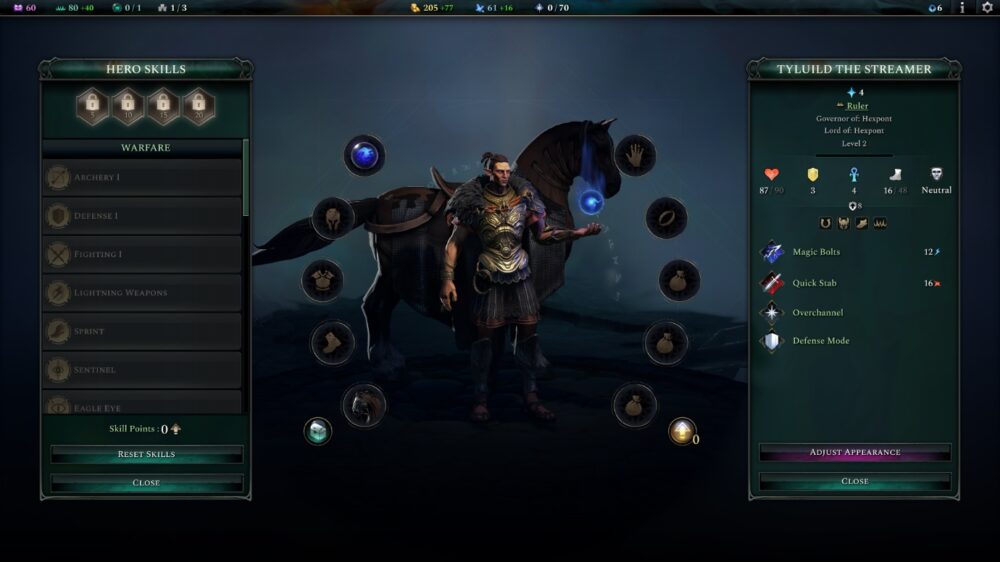Open the chest armor equipment slot
Viewport: 1000px width, 562px height.
click(x=323, y=281)
